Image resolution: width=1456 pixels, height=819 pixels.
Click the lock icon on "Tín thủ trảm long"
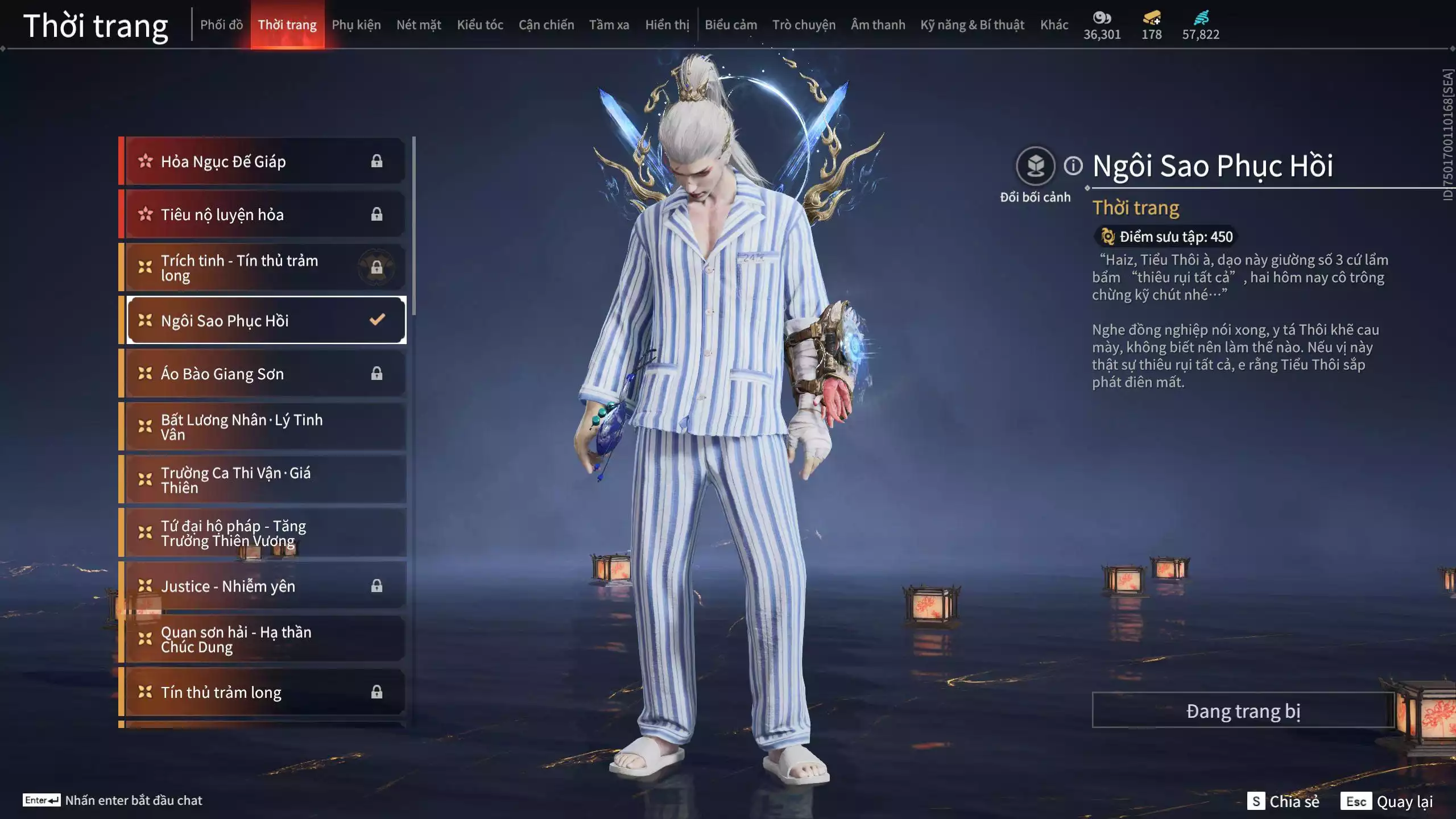pyautogui.click(x=377, y=692)
